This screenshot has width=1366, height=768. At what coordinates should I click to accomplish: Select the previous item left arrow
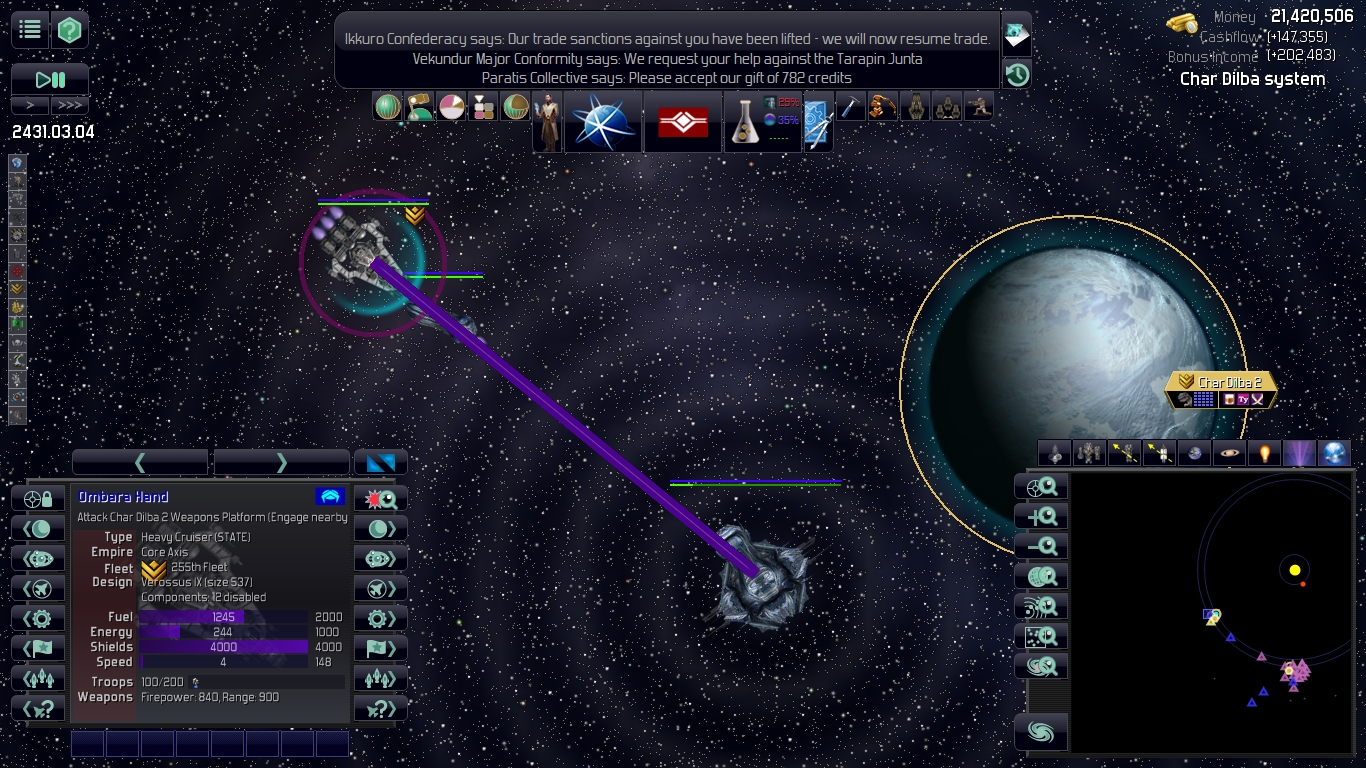point(140,462)
